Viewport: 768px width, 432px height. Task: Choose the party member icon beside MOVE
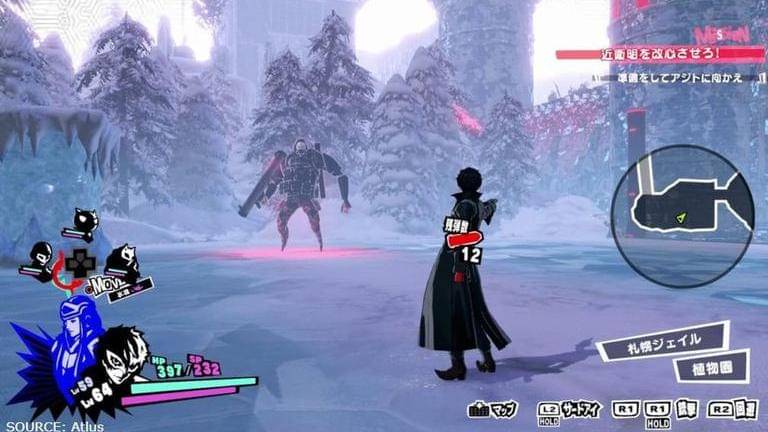(x=122, y=262)
